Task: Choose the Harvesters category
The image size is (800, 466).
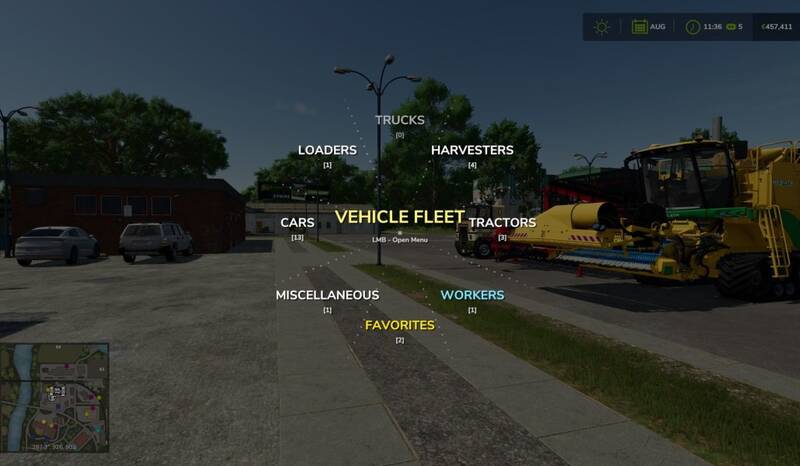Action: click(472, 150)
